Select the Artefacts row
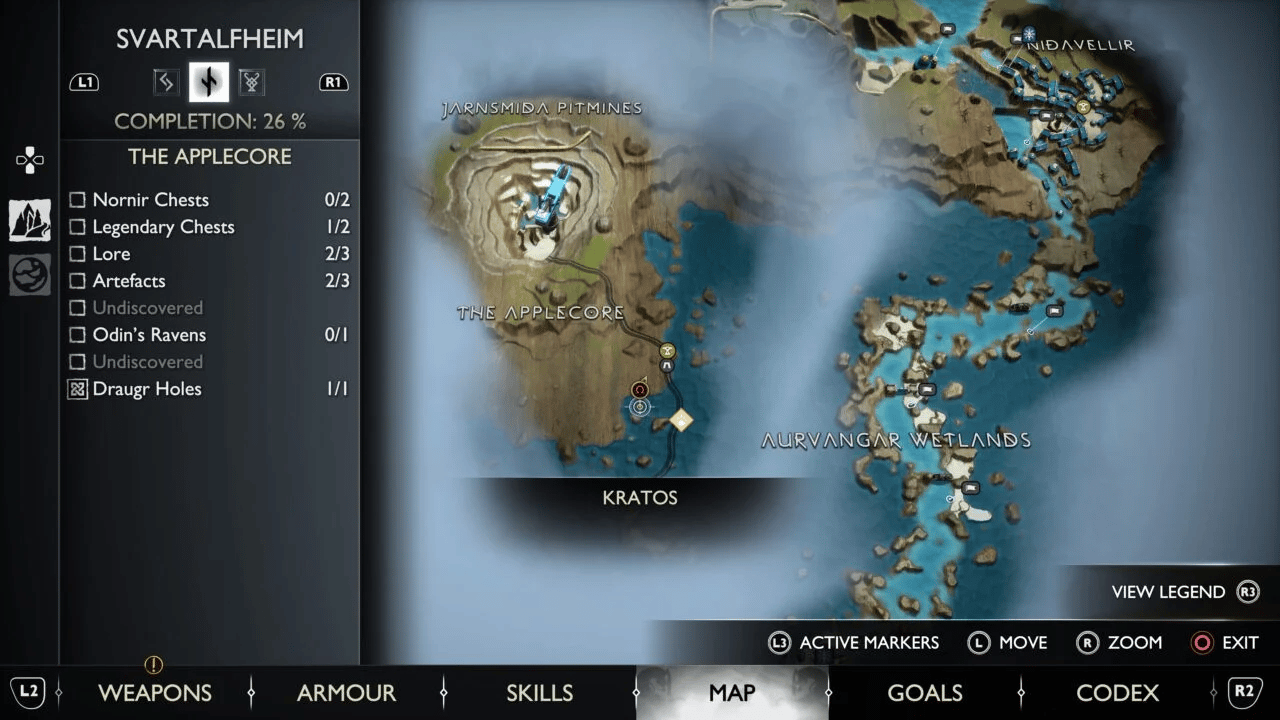 coord(128,281)
